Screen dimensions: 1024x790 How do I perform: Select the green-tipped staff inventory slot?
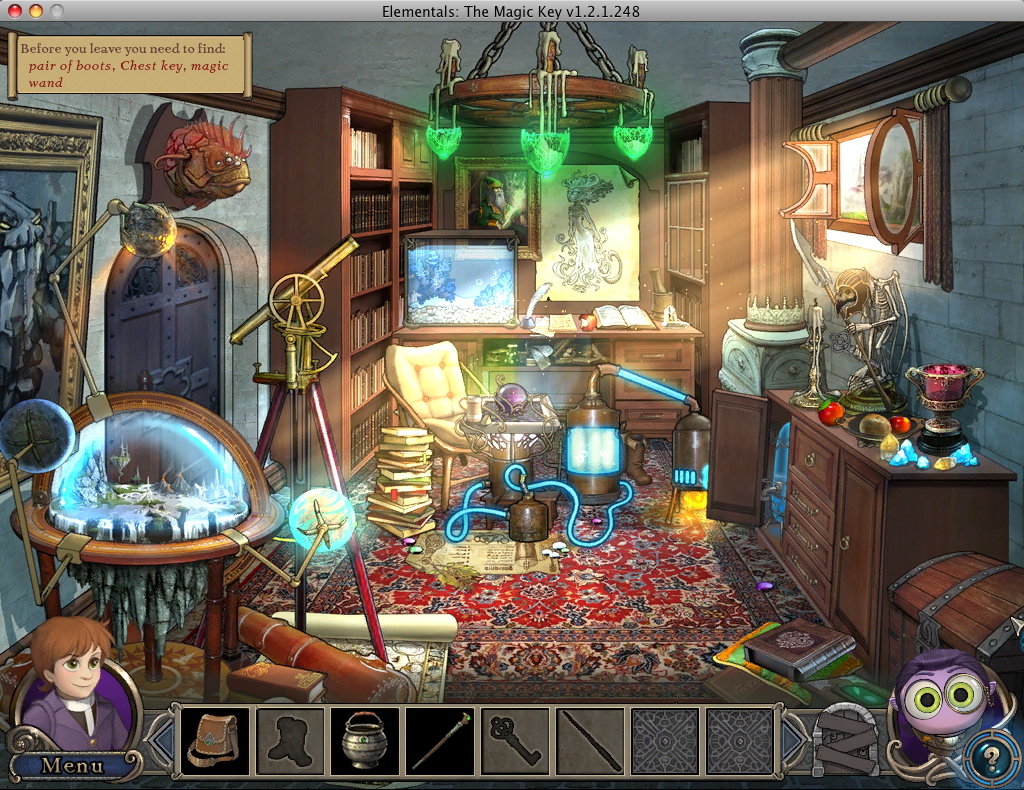[440, 741]
